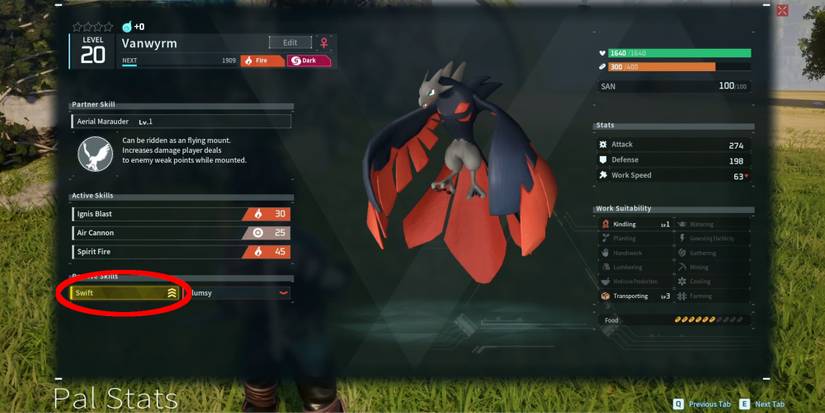
Task: Select the Kindling work suitability entry
Action: click(x=635, y=225)
